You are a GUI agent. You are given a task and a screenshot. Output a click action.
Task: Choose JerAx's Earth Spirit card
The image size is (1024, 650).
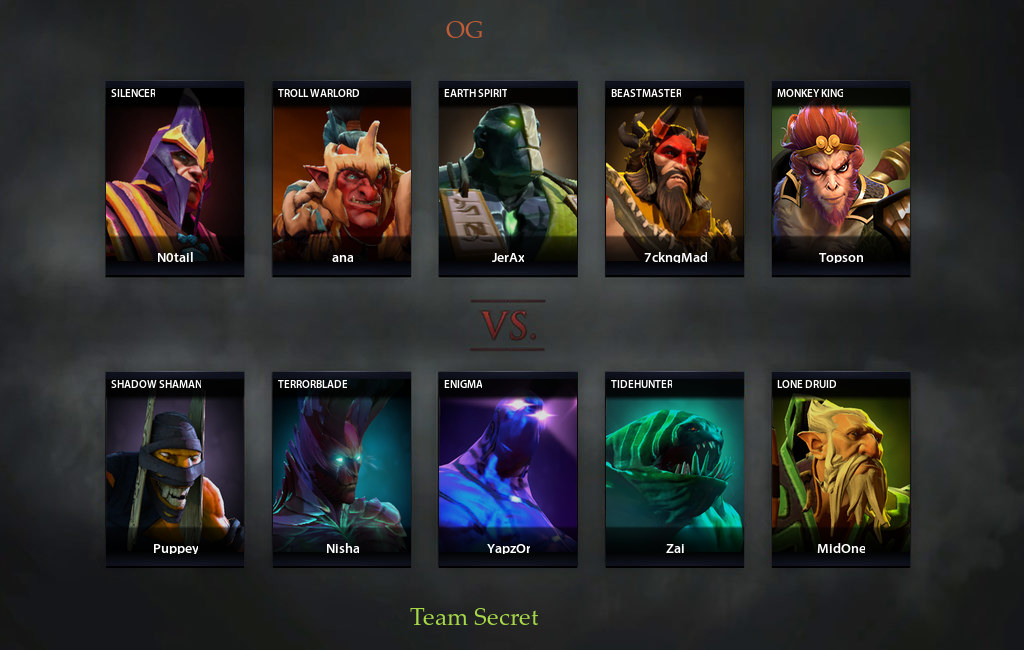(x=507, y=178)
